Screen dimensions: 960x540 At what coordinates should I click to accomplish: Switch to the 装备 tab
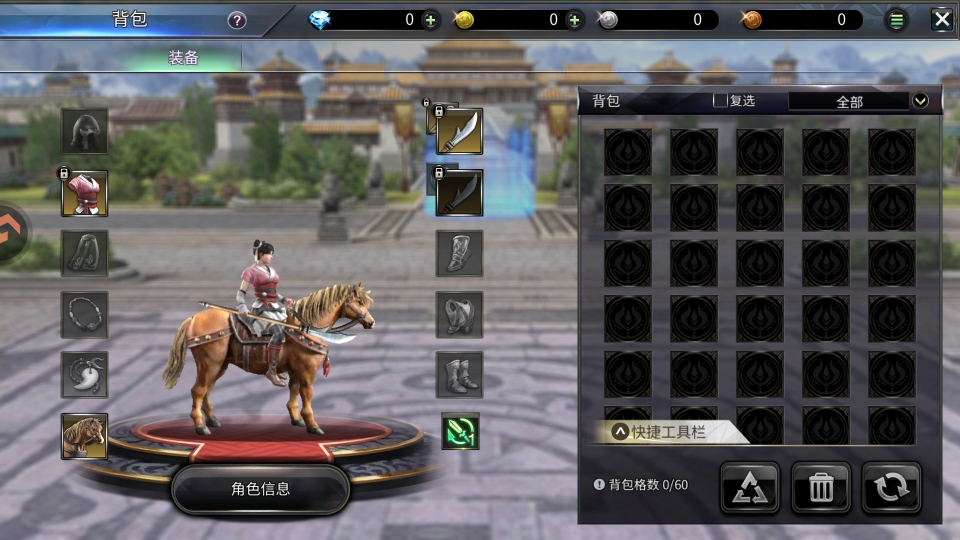point(184,58)
